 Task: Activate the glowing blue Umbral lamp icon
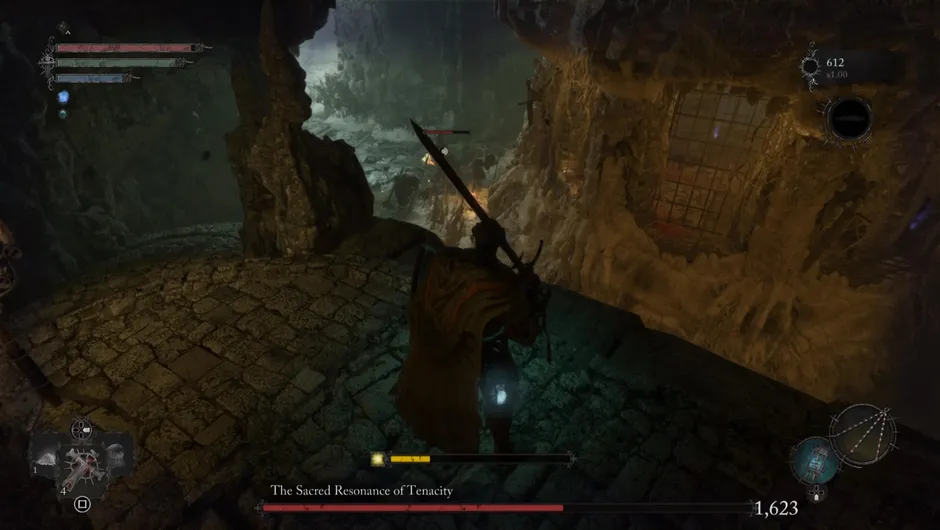point(815,461)
